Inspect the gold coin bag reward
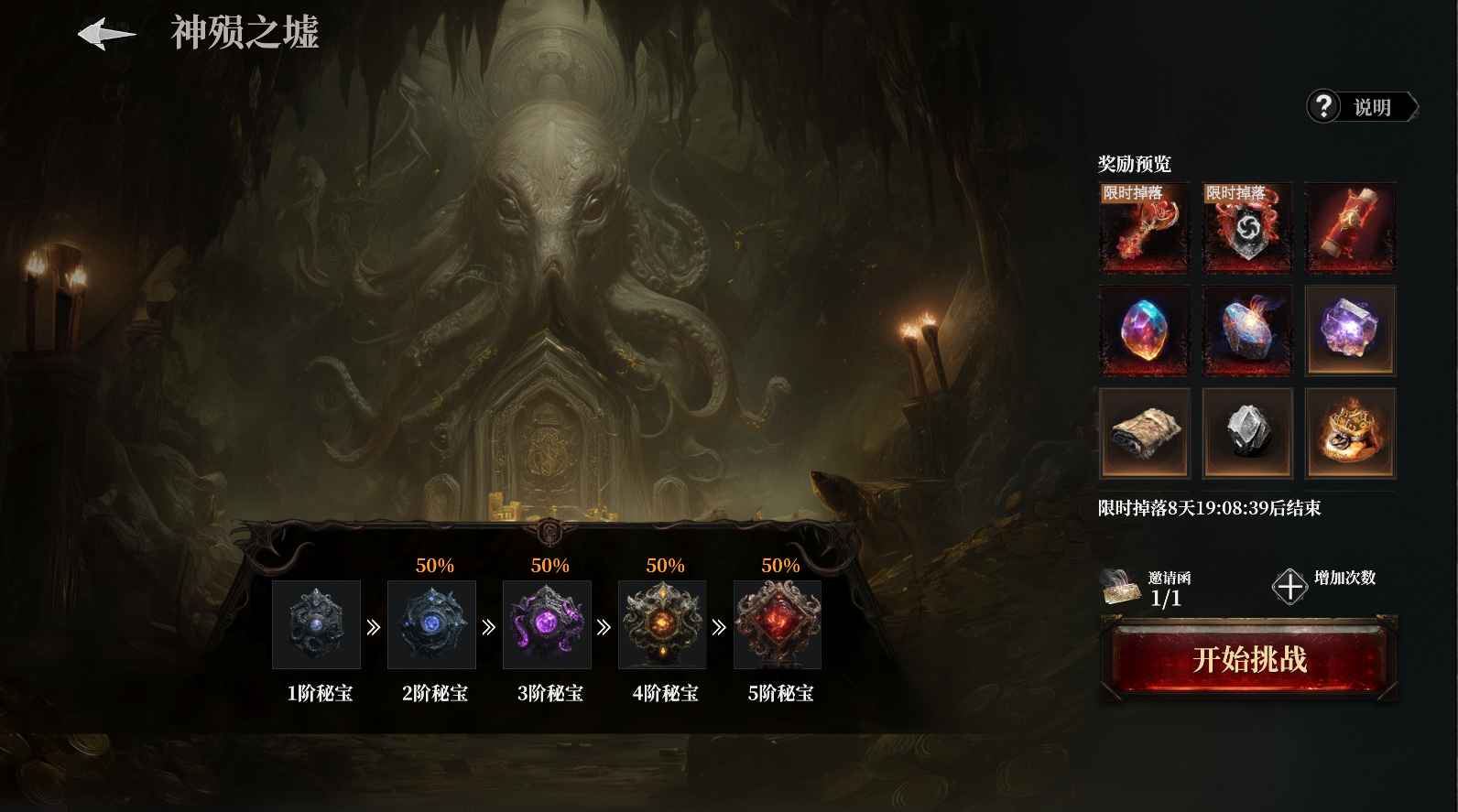This screenshot has height=812, width=1458. pyautogui.click(x=1350, y=433)
